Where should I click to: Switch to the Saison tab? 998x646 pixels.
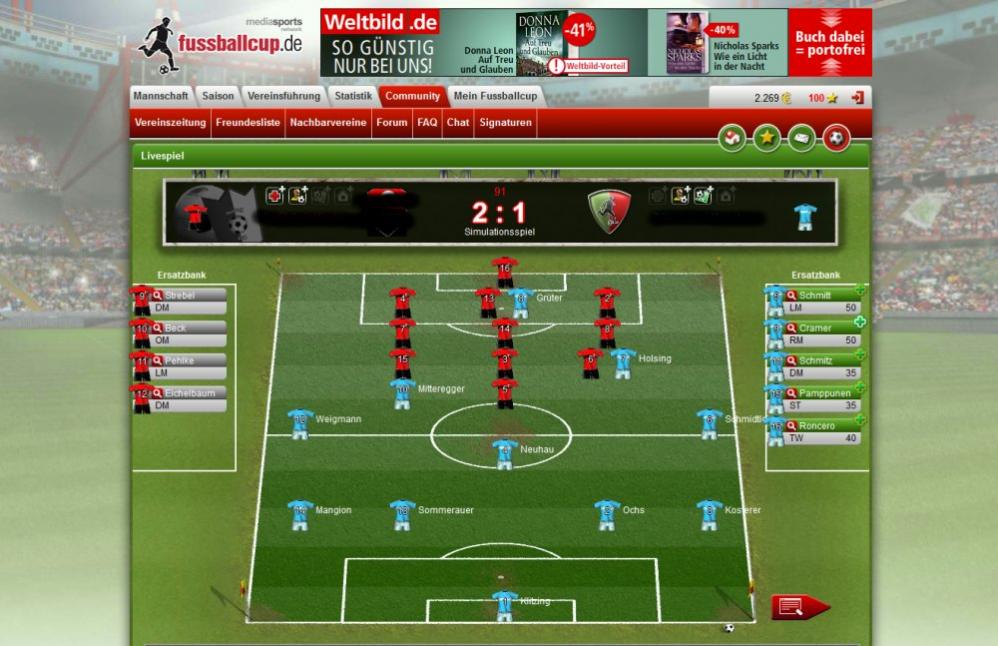pos(217,96)
